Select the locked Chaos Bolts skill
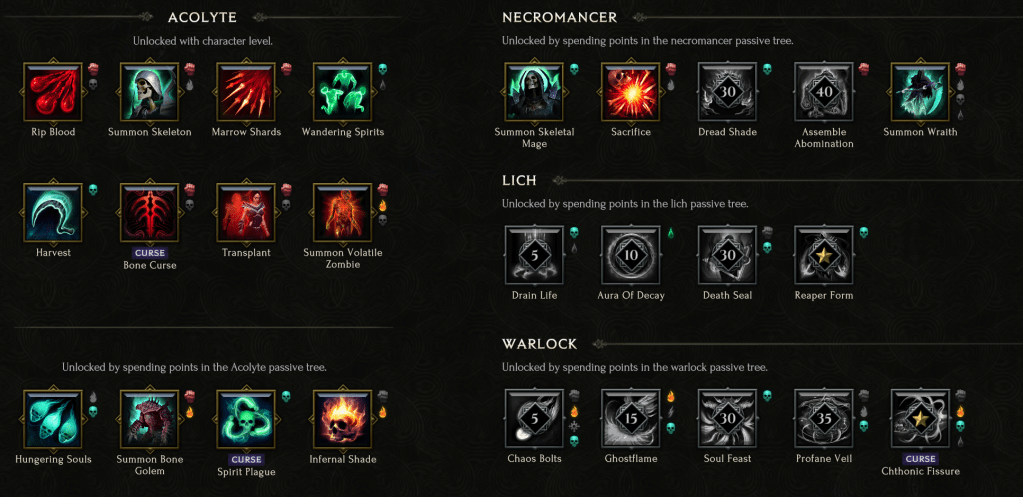1023x497 pixels. [x=535, y=419]
